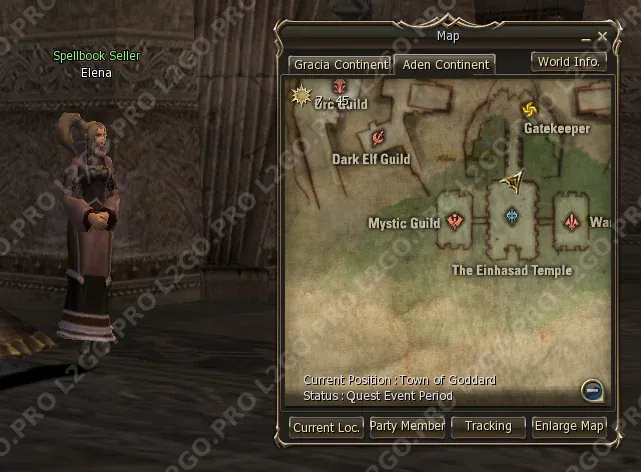Open the World Info. panel
641x472 pixels.
[569, 61]
